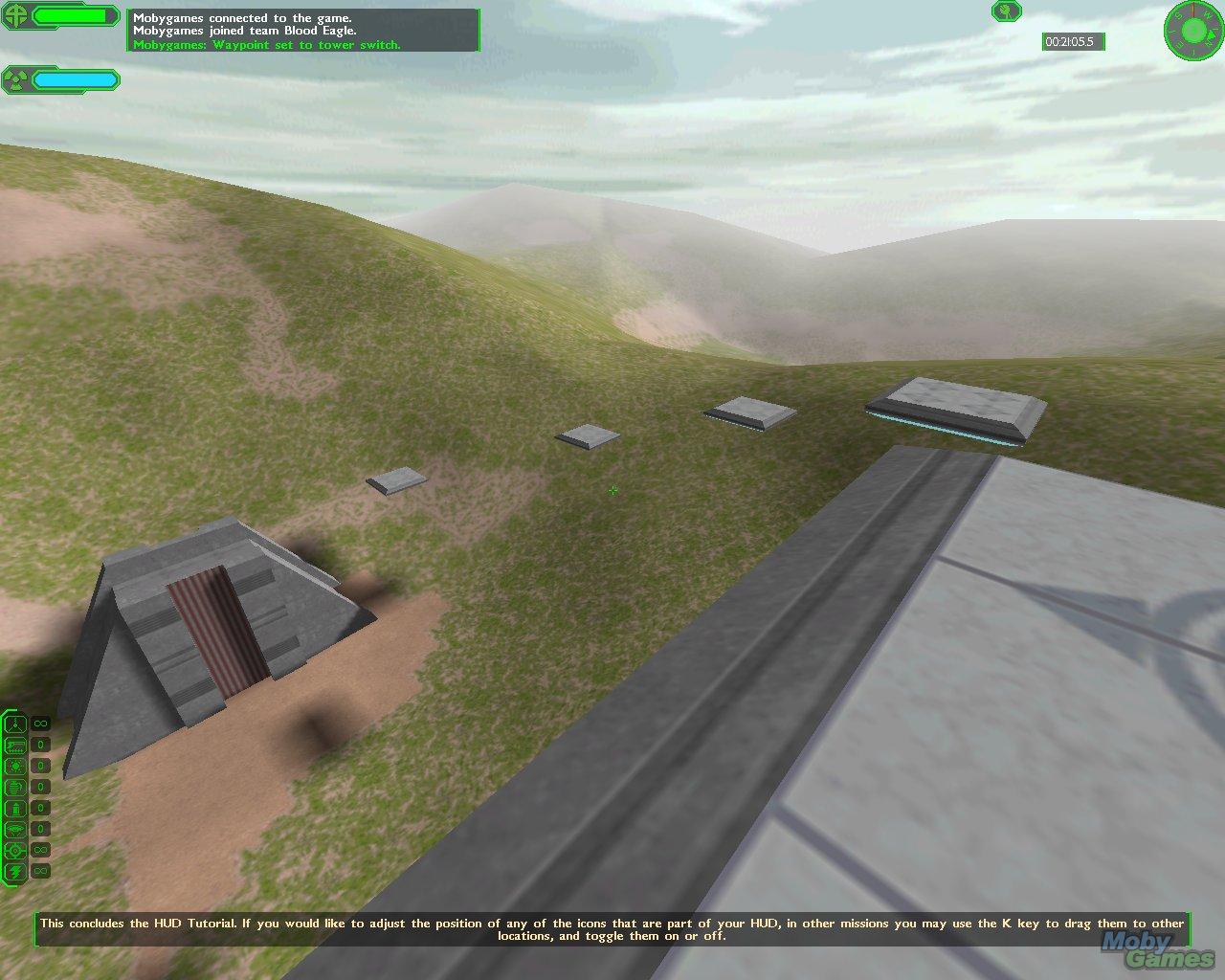Select the top weapon slot with radiating lines
Viewport: 1225px width, 980px height.
(16, 724)
